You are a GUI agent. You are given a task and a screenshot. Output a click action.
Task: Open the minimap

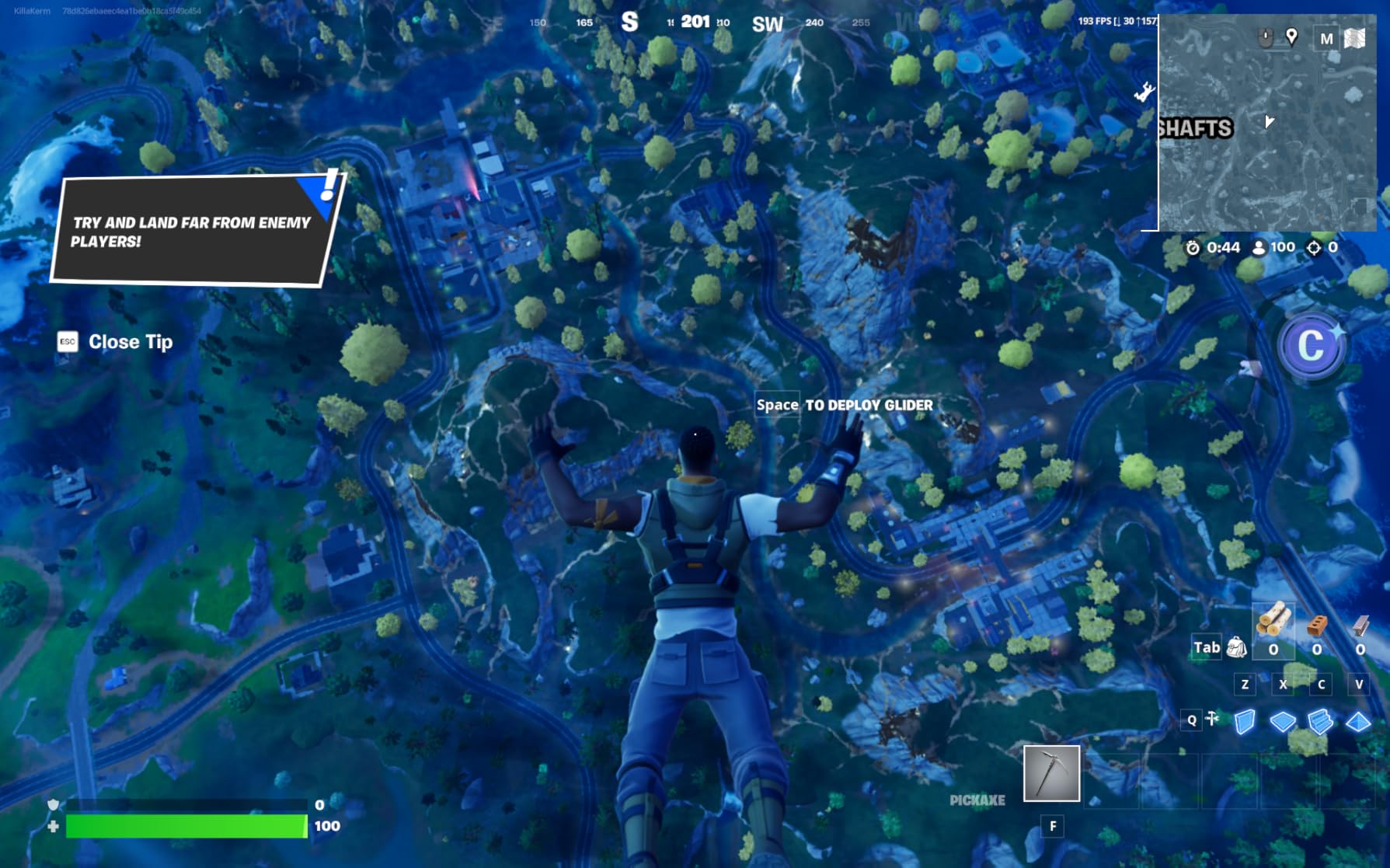tap(1267, 124)
